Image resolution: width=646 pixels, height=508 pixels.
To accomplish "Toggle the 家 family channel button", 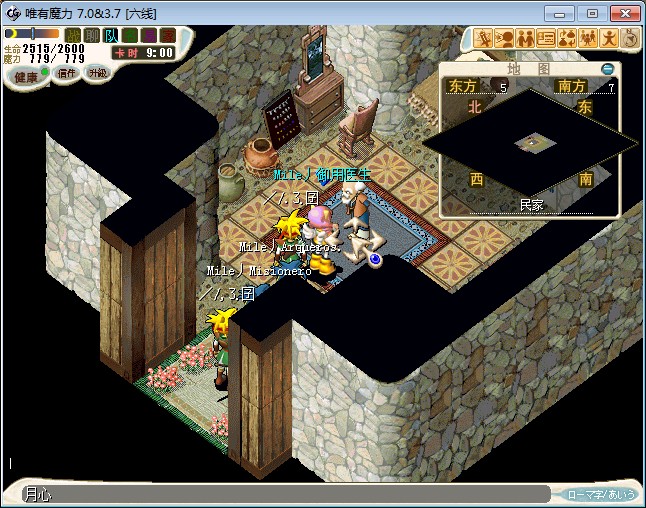I will click(167, 35).
